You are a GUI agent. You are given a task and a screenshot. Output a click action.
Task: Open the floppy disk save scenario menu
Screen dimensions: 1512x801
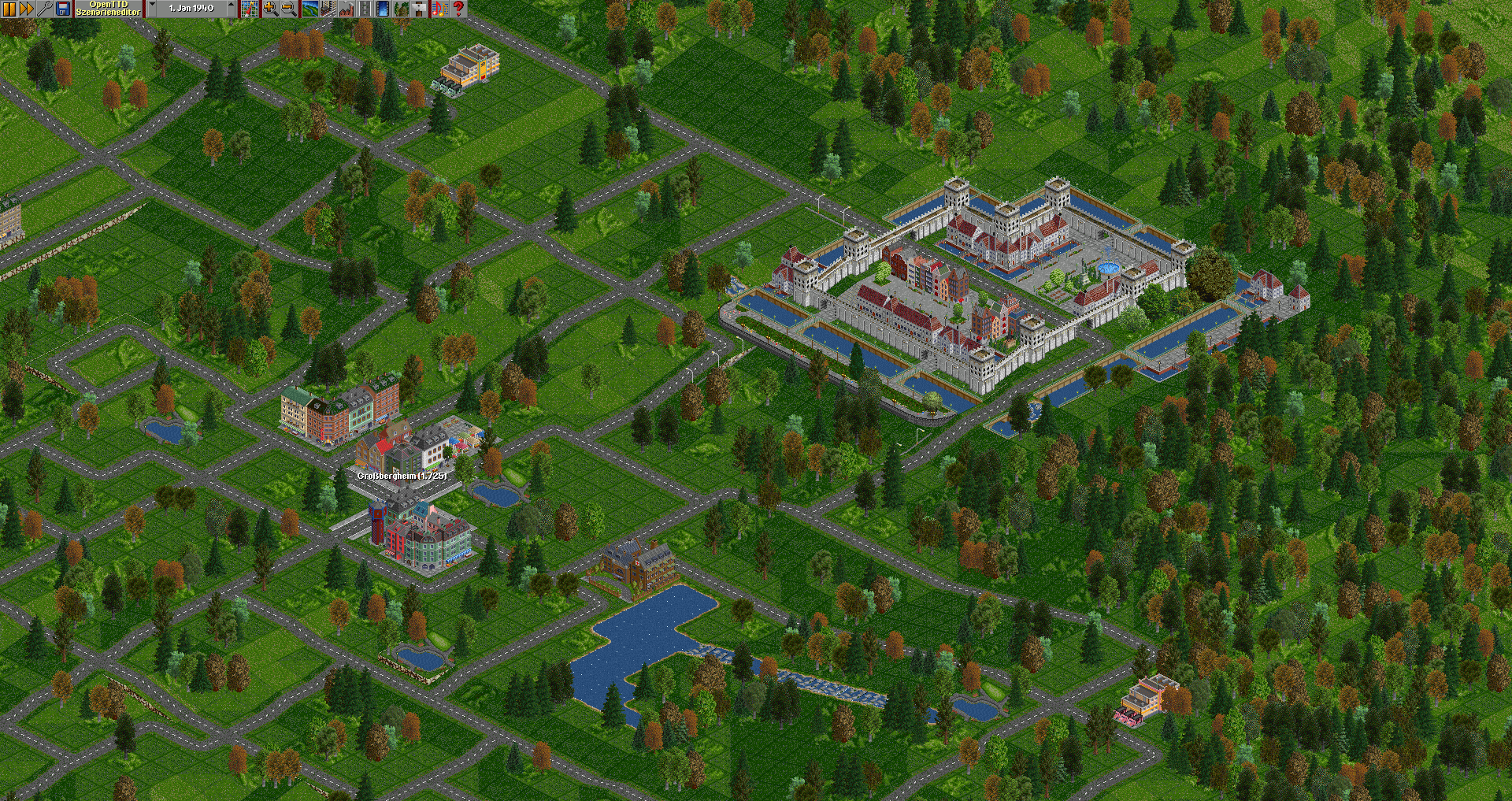[x=64, y=9]
